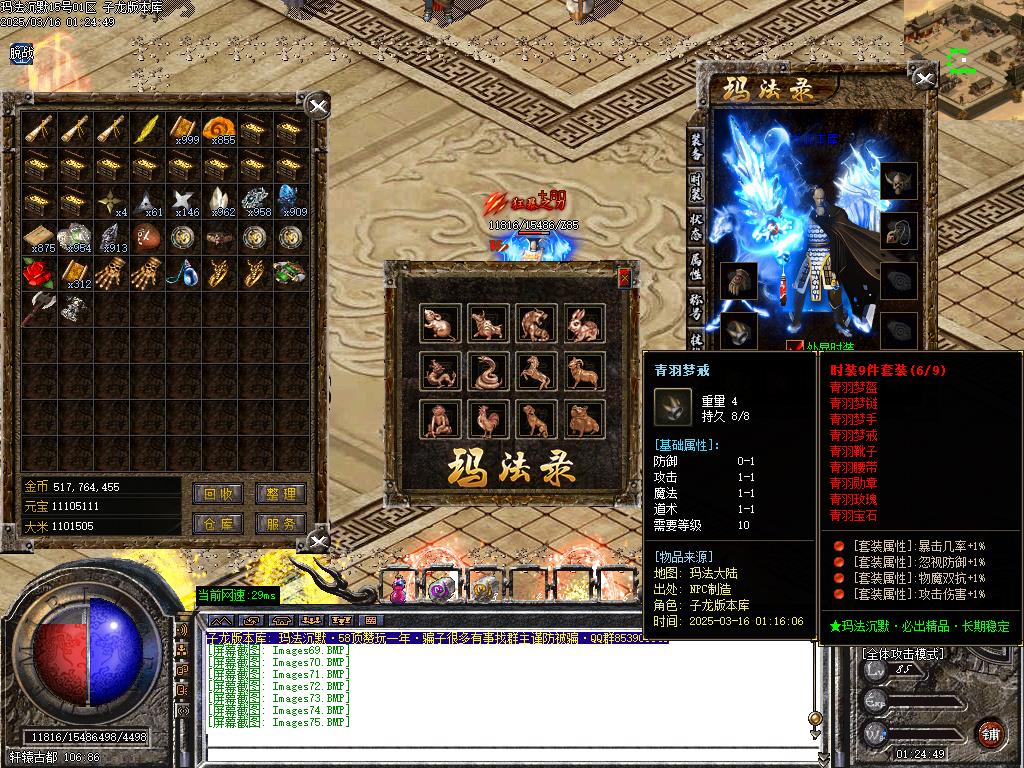This screenshot has width=1024, height=768.
Task: Select the battle axe in the bag
Action: pos(39,306)
